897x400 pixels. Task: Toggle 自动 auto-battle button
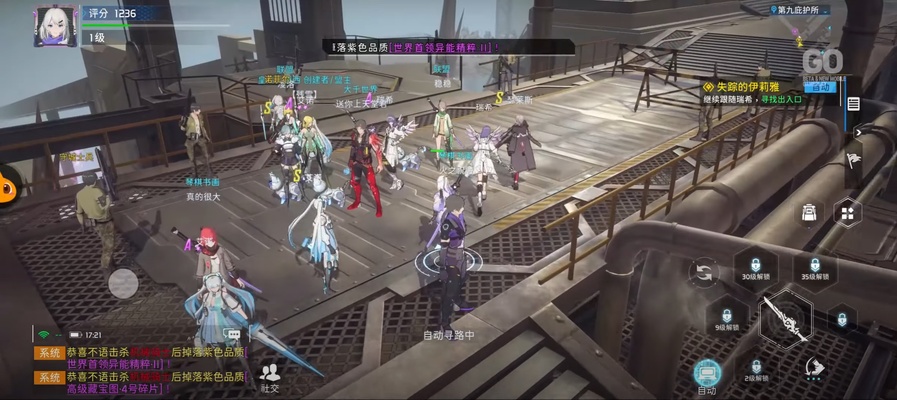pyautogui.click(x=707, y=373)
